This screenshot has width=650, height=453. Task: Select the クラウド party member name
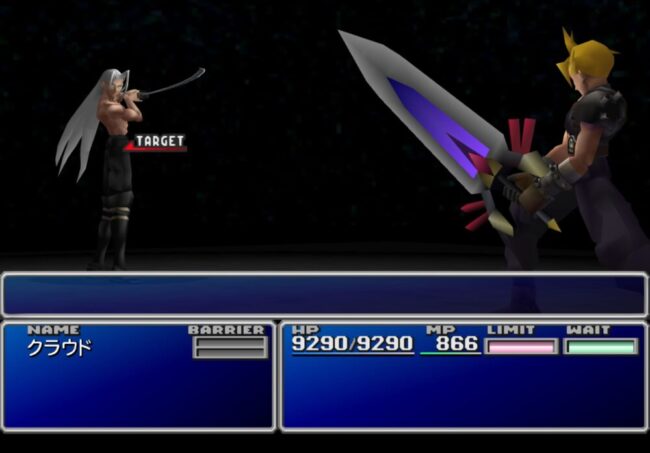pyautogui.click(x=60, y=348)
